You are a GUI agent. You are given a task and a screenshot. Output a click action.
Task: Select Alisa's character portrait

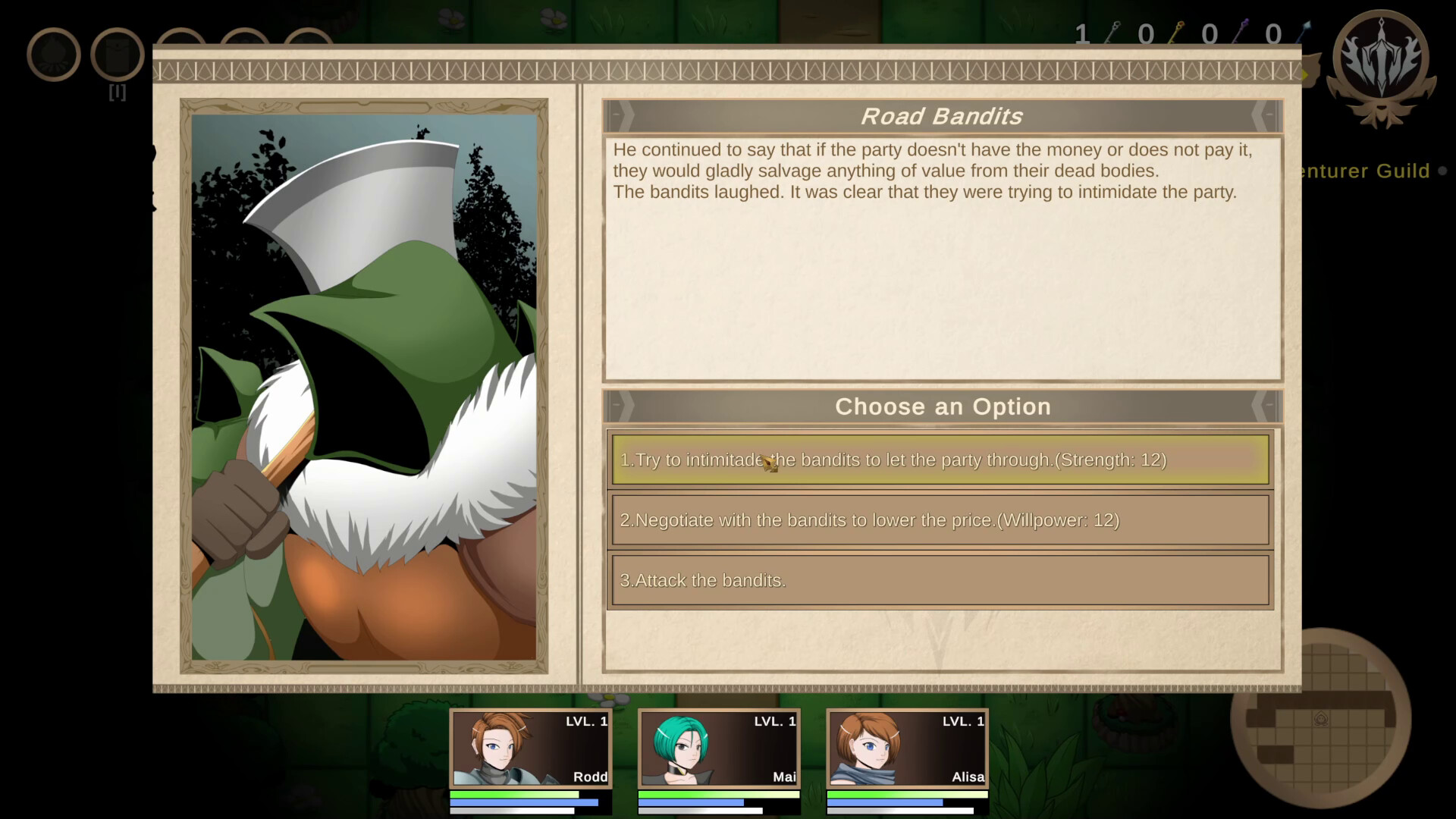[x=907, y=748]
